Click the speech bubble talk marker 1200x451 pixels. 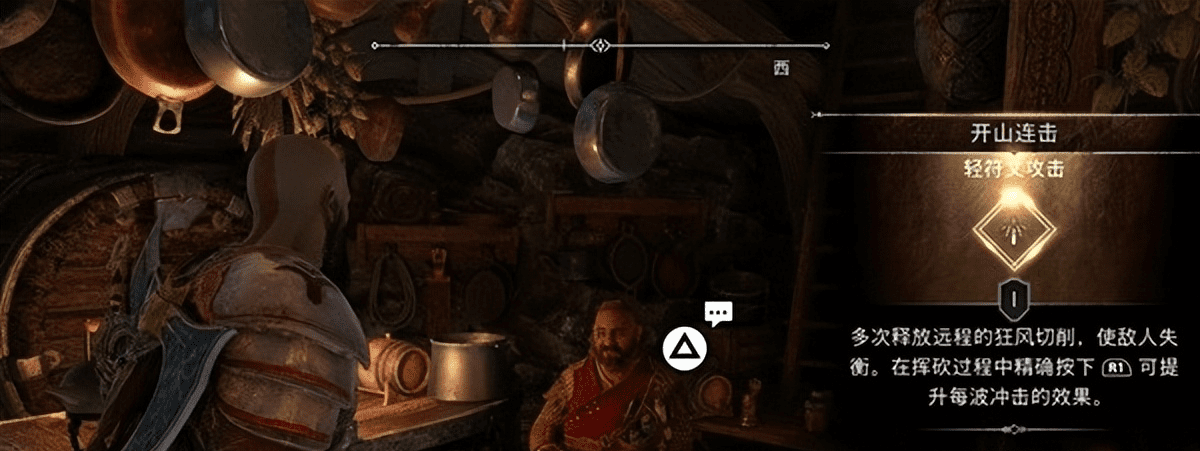[x=716, y=314]
